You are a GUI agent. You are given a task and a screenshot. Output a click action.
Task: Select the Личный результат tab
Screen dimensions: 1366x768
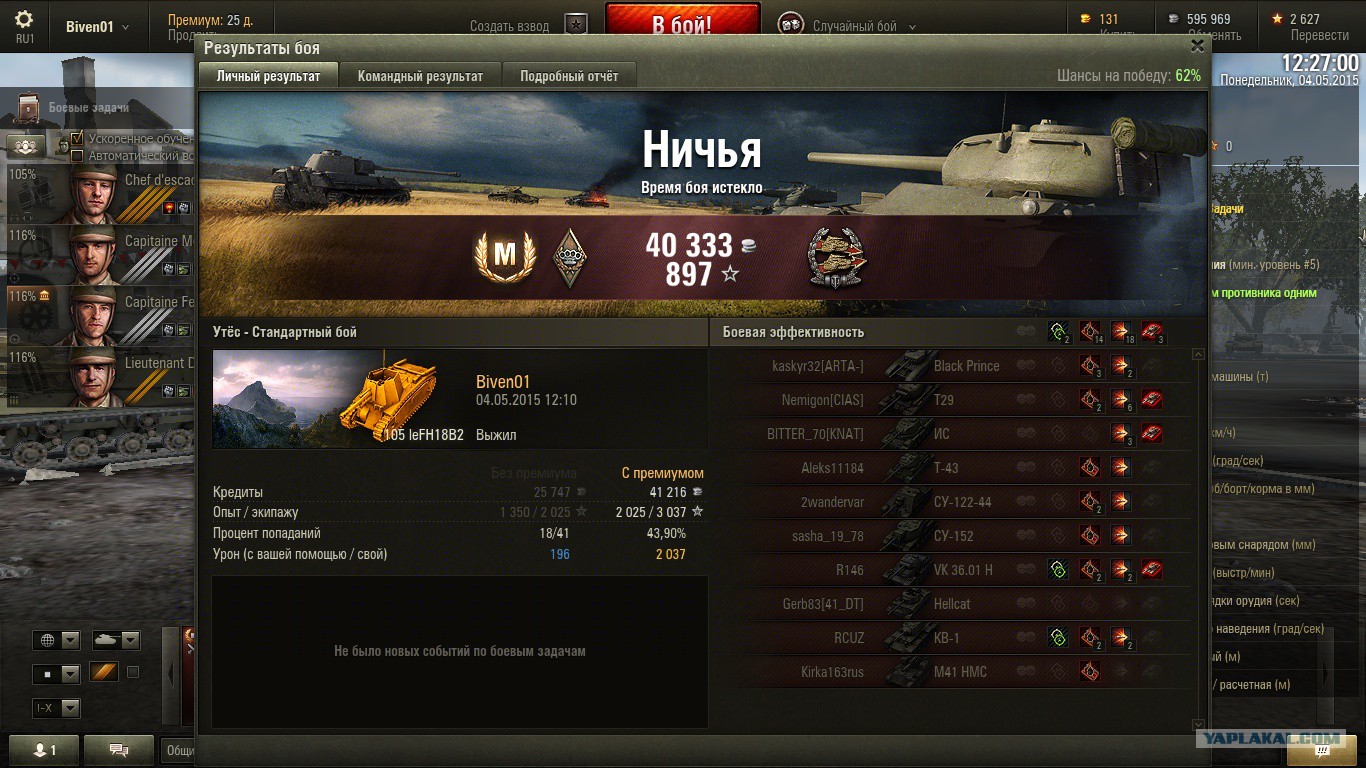tap(268, 76)
